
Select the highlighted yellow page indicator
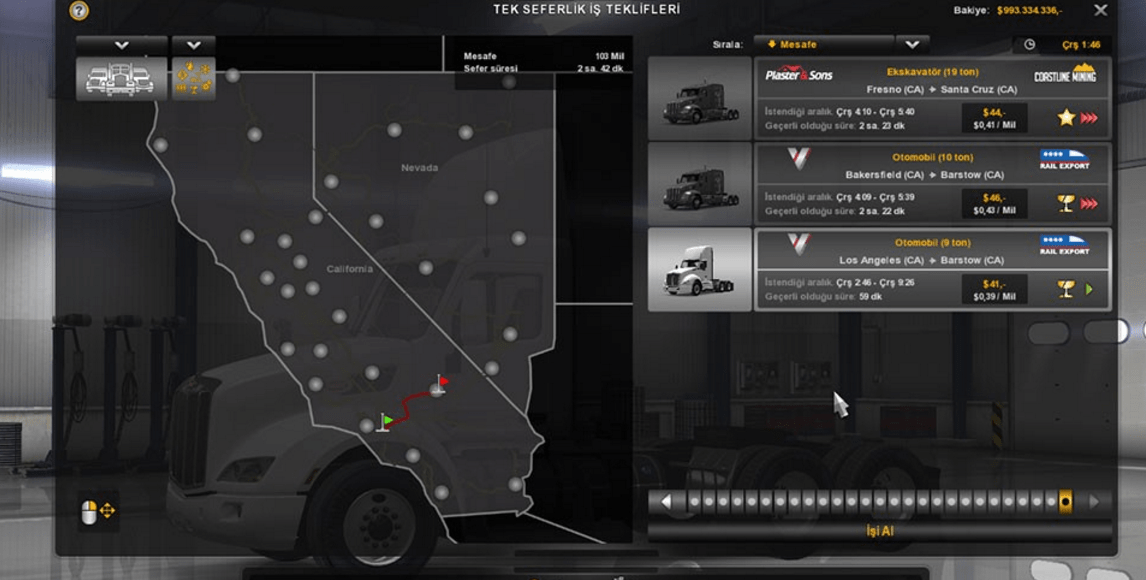1066,502
